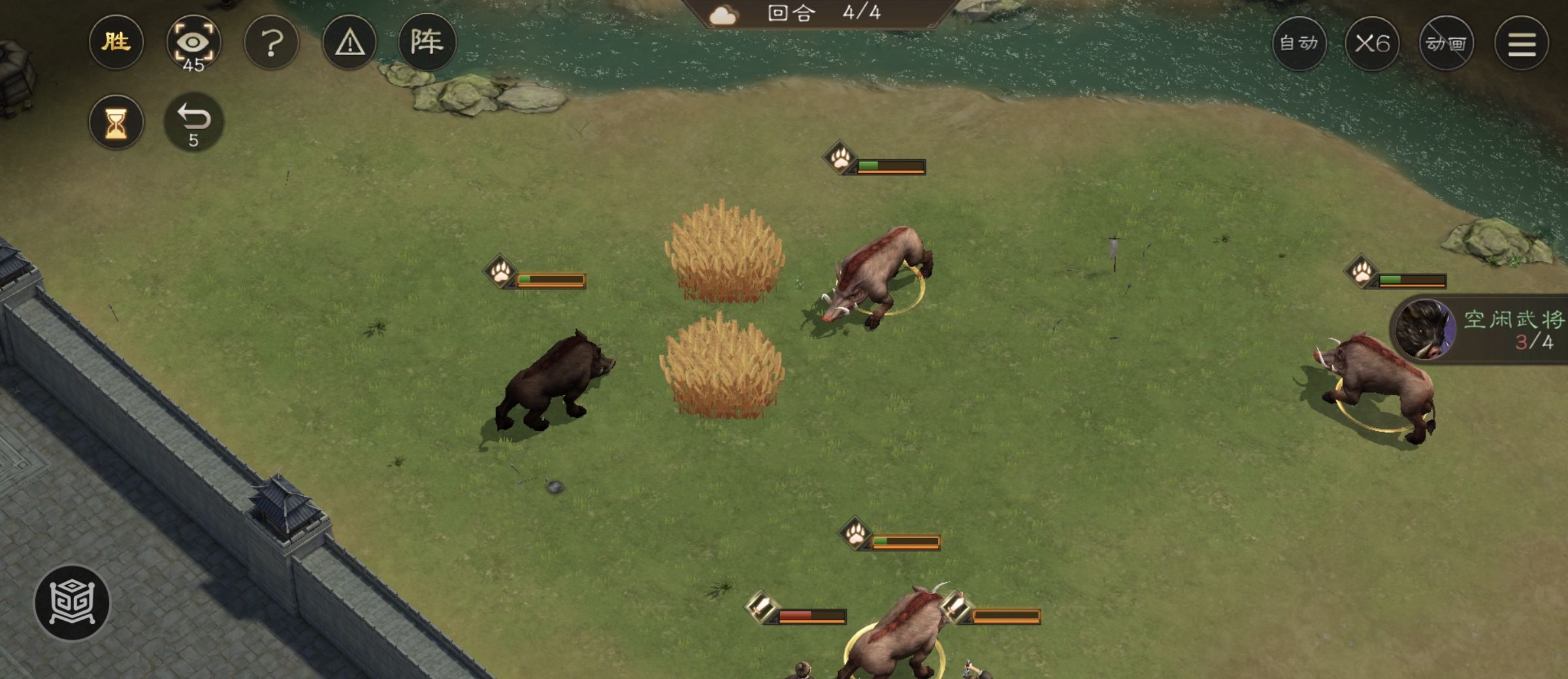
Task: Open the formation (阵) button
Action: point(427,43)
